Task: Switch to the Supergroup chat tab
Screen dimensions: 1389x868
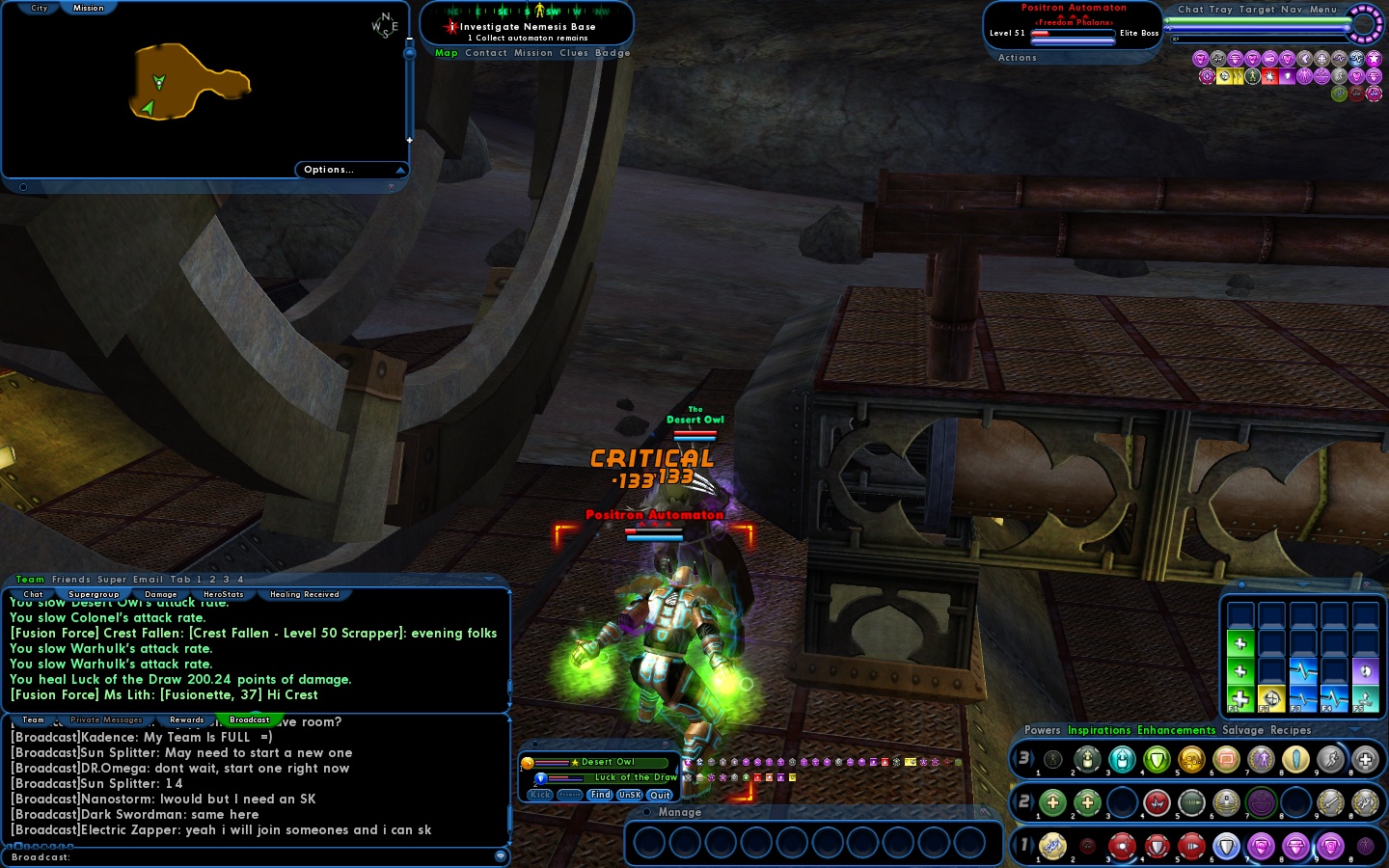Action: [x=94, y=594]
